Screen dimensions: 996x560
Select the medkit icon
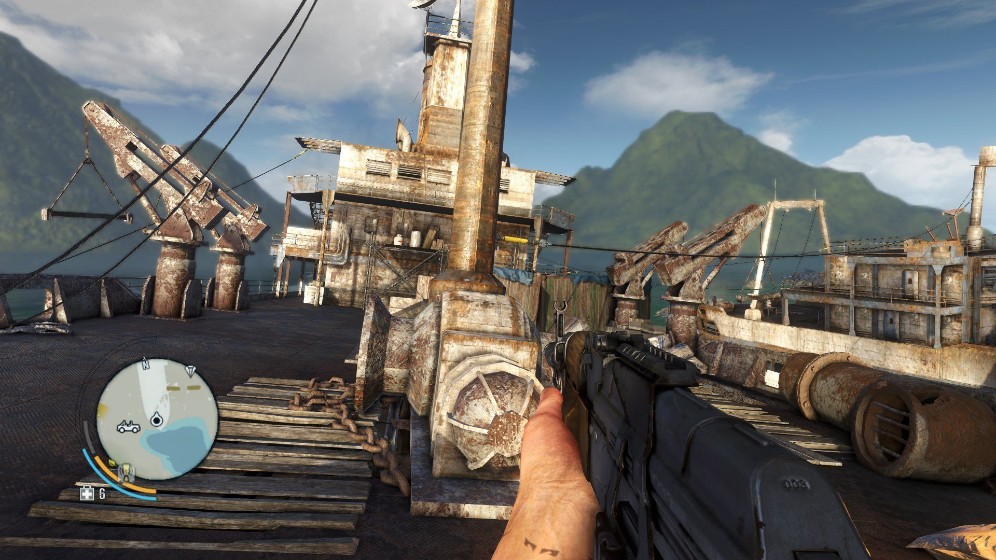(86, 495)
